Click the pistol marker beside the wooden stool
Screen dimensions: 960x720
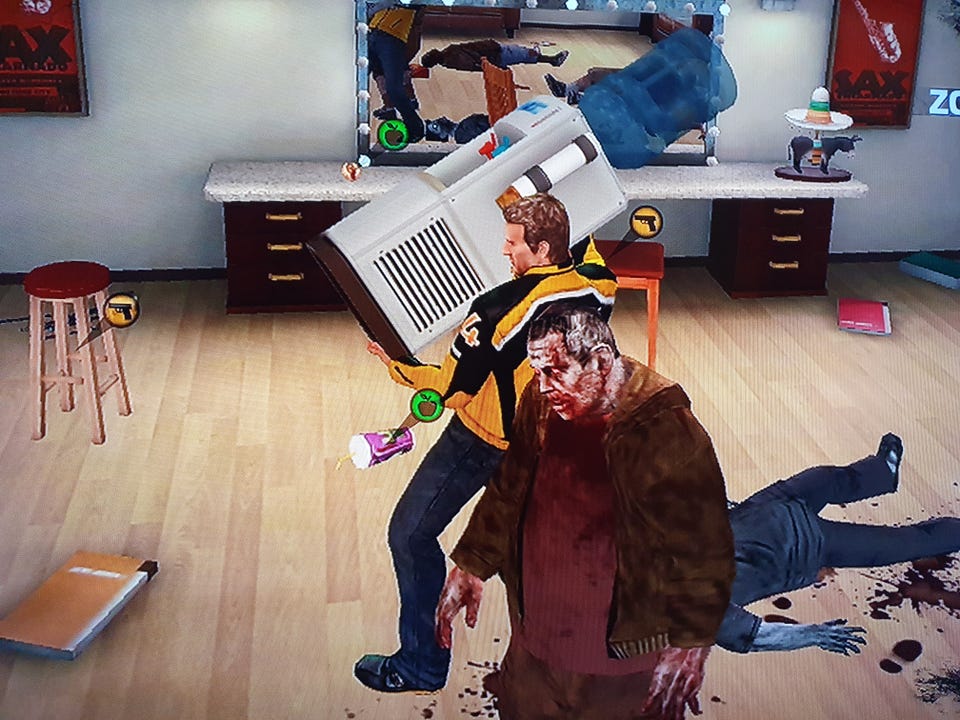click(x=122, y=310)
